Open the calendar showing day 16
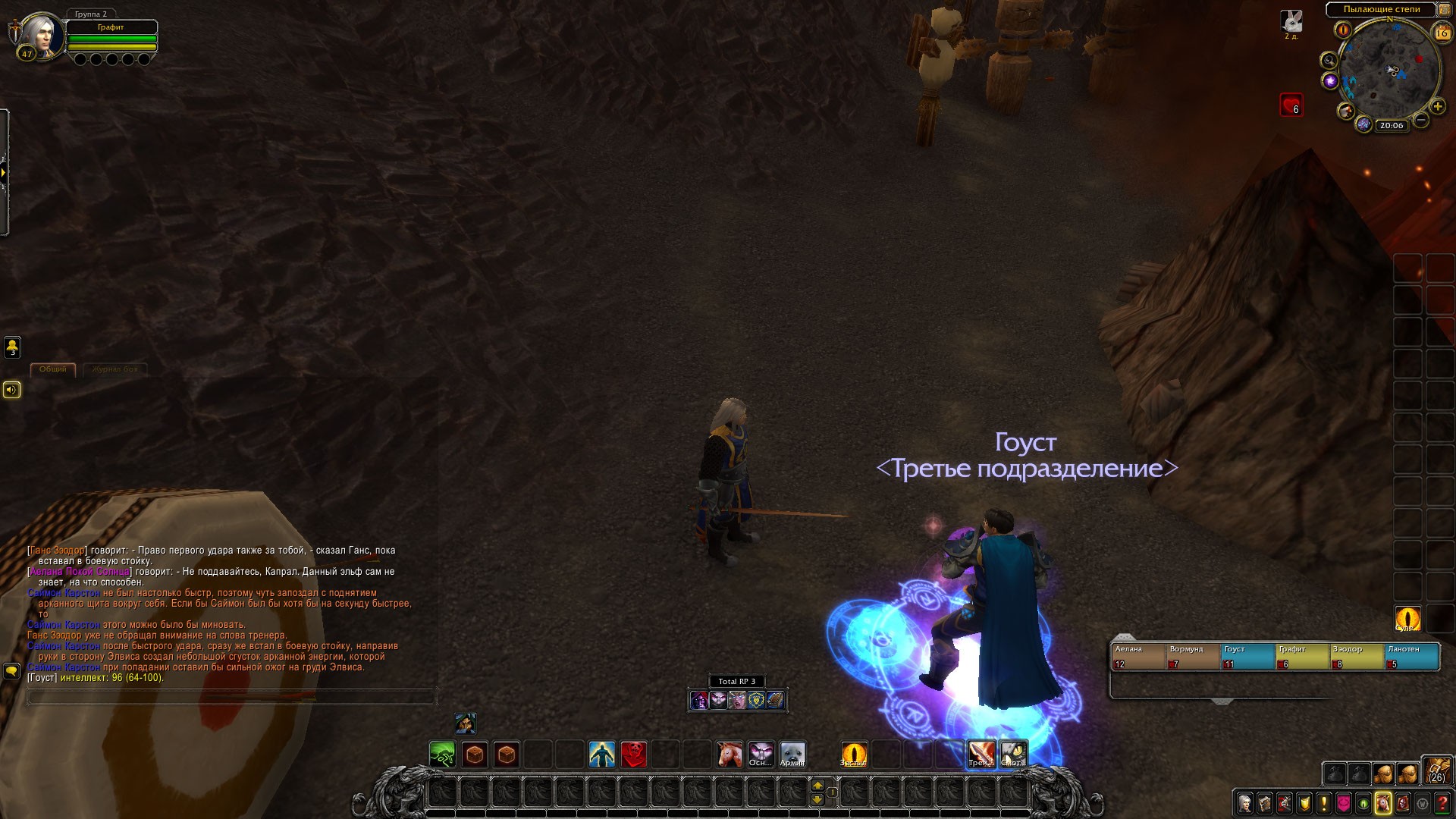This screenshot has height=819, width=1456. [1442, 33]
